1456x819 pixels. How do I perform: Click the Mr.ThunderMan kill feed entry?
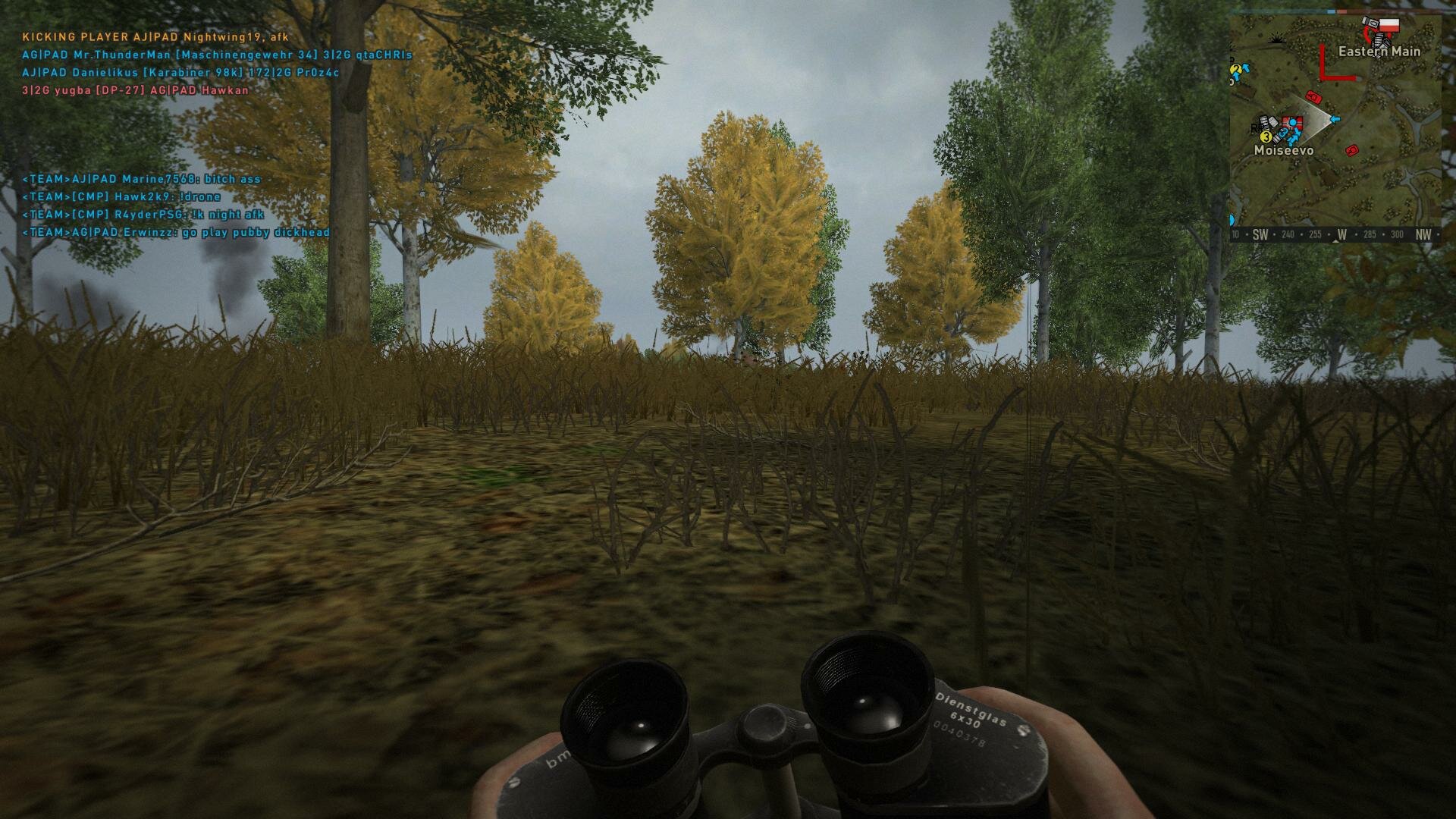click(x=217, y=55)
